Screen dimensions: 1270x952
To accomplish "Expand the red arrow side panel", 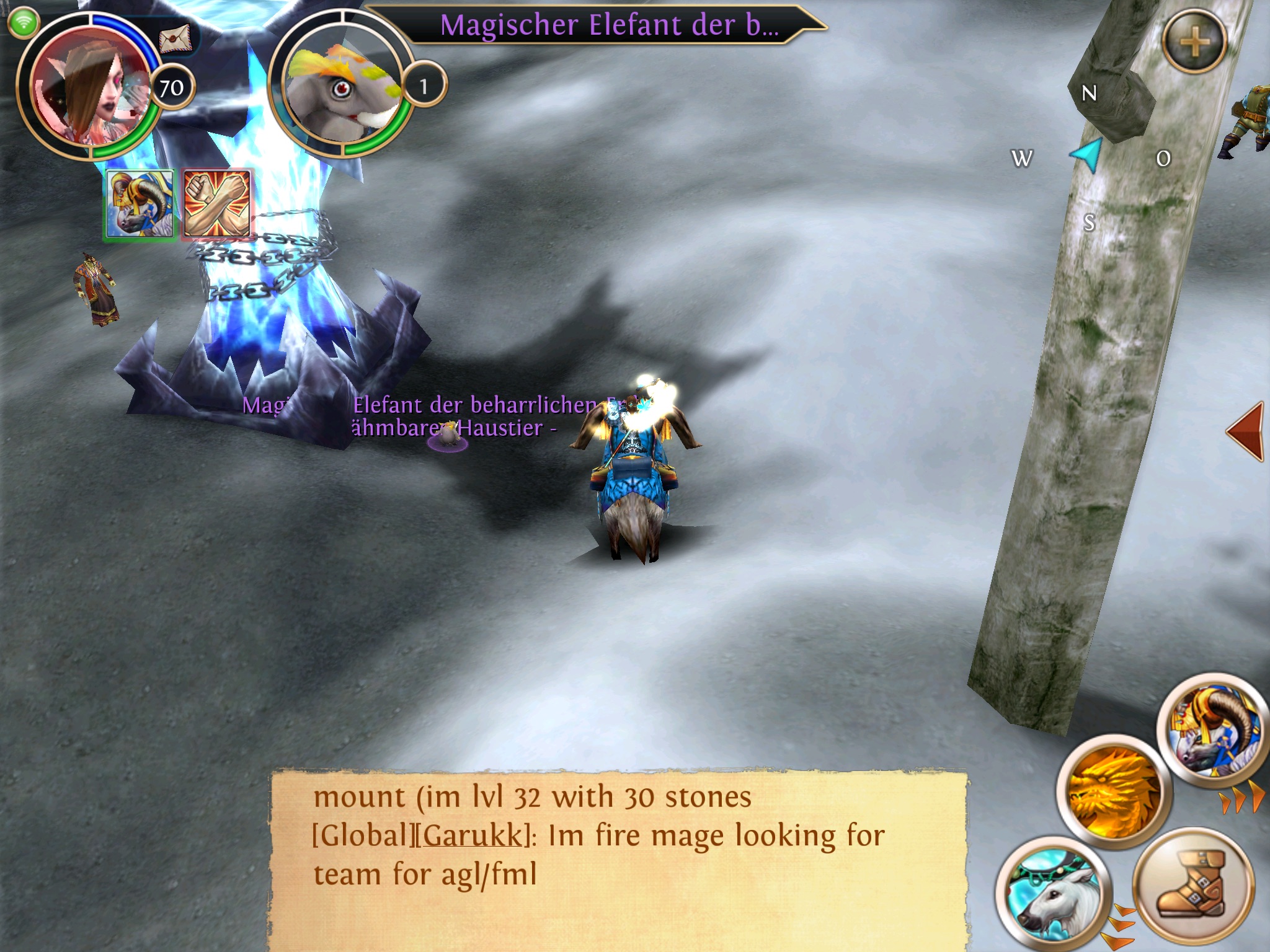I will [x=1246, y=431].
